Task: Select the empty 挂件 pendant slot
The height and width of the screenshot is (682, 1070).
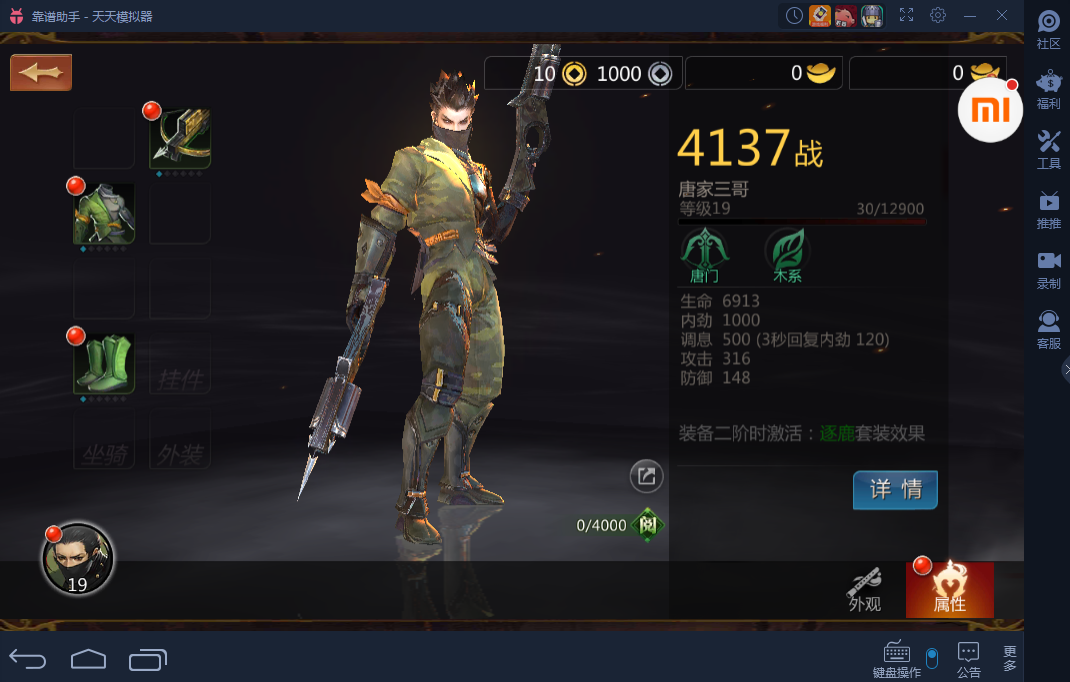Action: tap(180, 364)
